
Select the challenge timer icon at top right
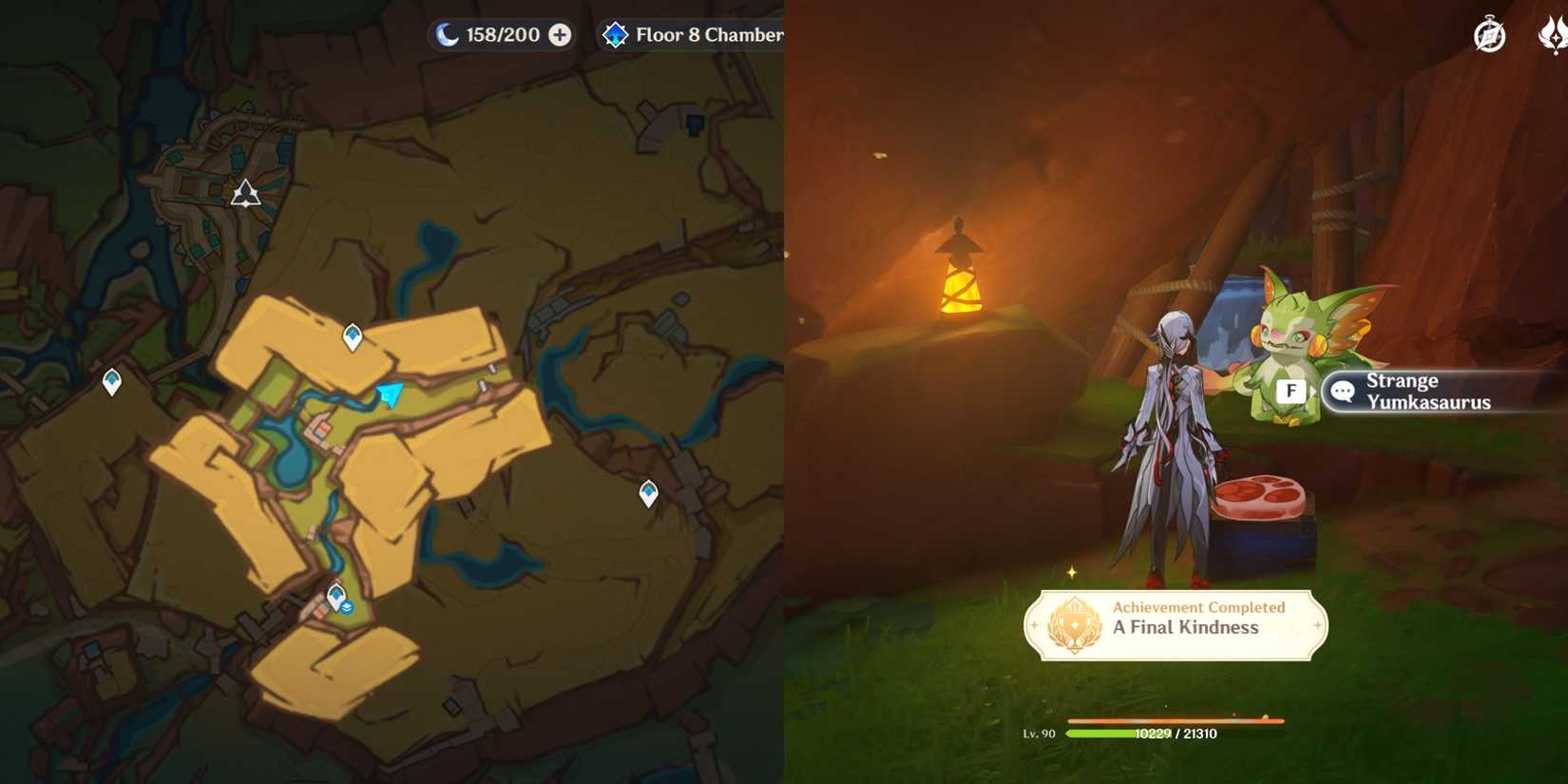[x=1488, y=35]
